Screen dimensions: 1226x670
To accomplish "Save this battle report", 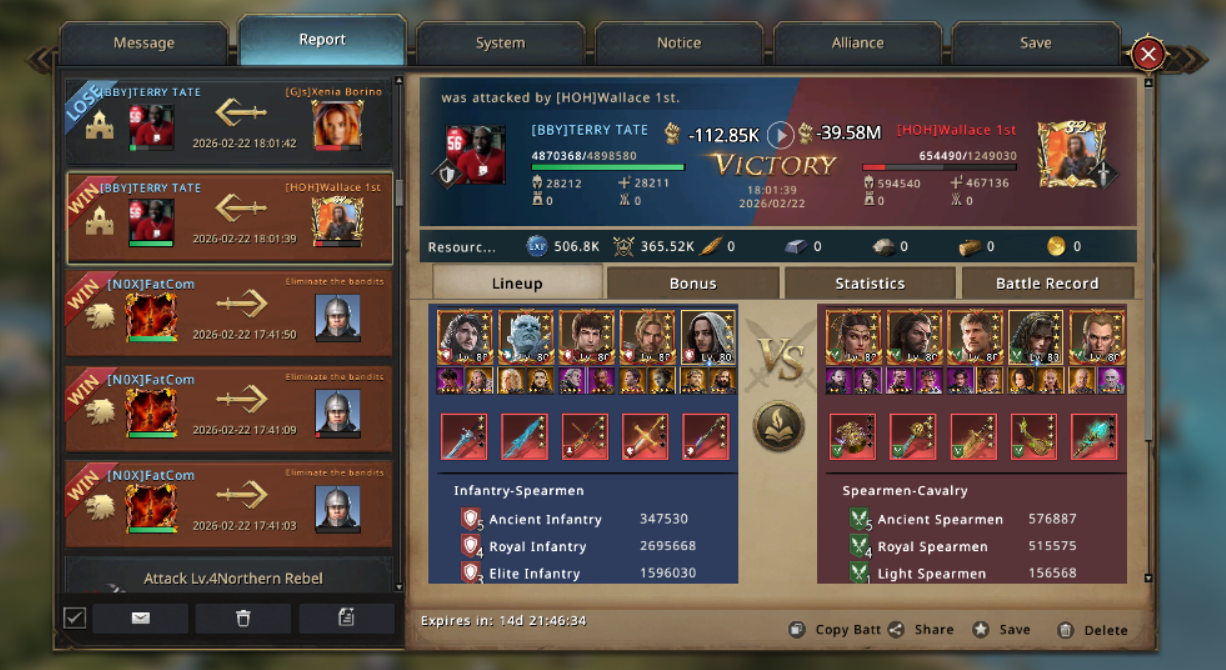I will 1002,630.
